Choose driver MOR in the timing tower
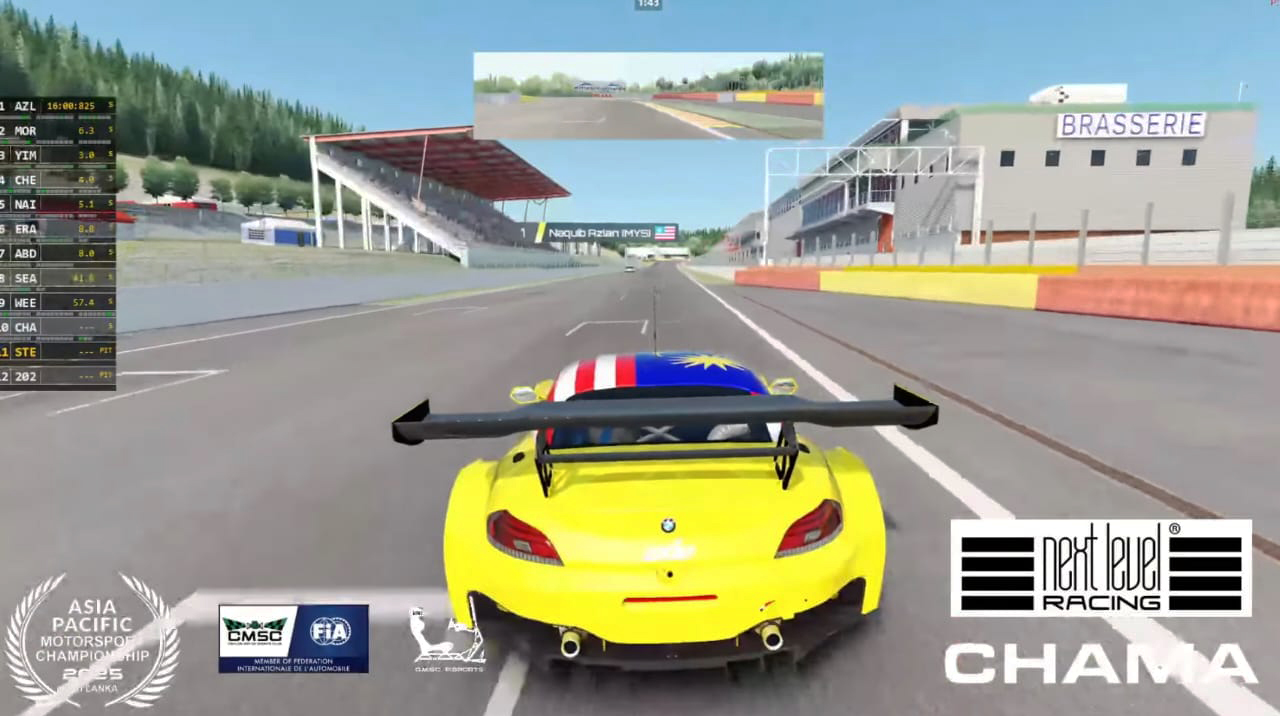Image resolution: width=1280 pixels, height=716 pixels. tap(57, 130)
